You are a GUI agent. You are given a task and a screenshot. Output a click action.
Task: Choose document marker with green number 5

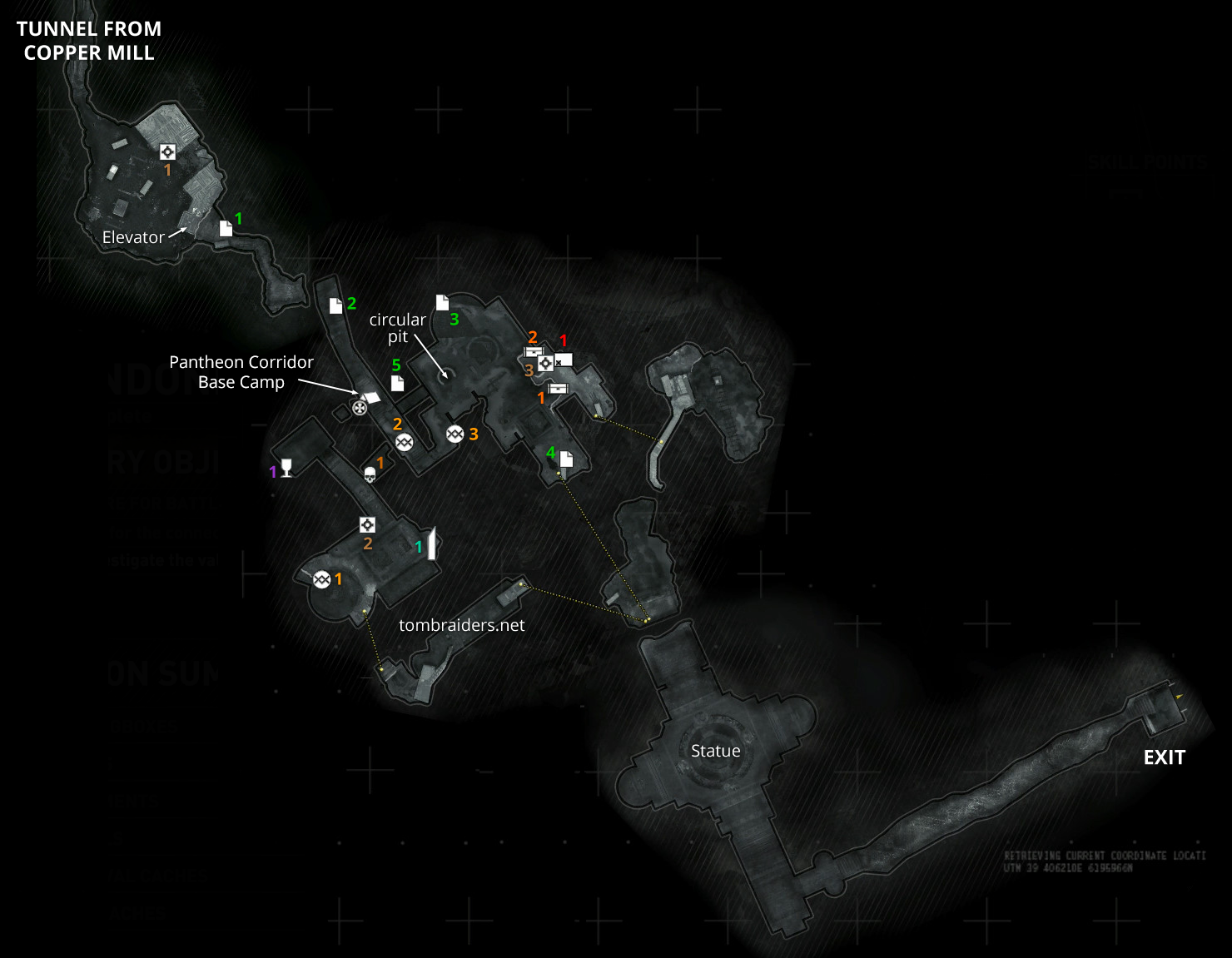(397, 383)
